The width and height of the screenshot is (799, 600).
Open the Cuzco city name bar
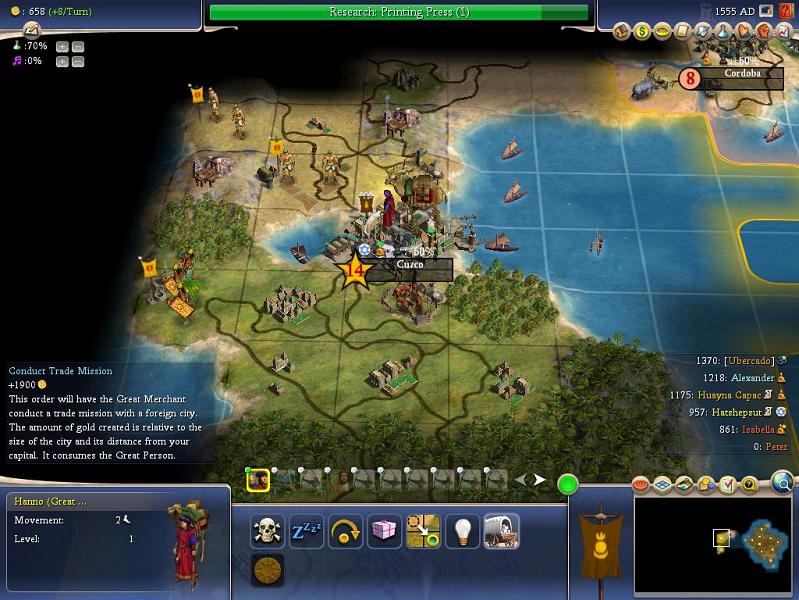coord(410,265)
